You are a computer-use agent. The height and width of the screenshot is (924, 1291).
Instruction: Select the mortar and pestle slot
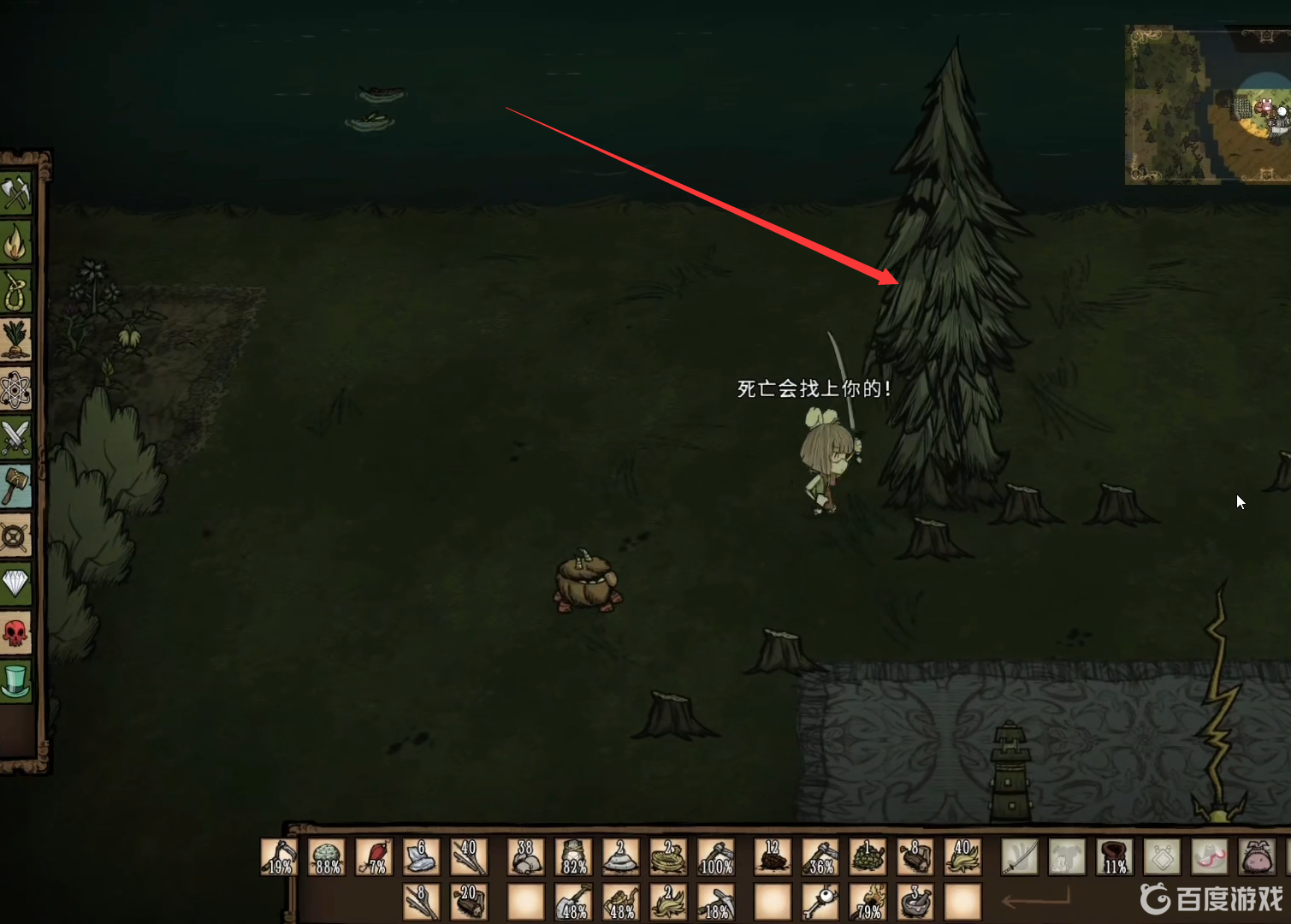click(x=915, y=902)
